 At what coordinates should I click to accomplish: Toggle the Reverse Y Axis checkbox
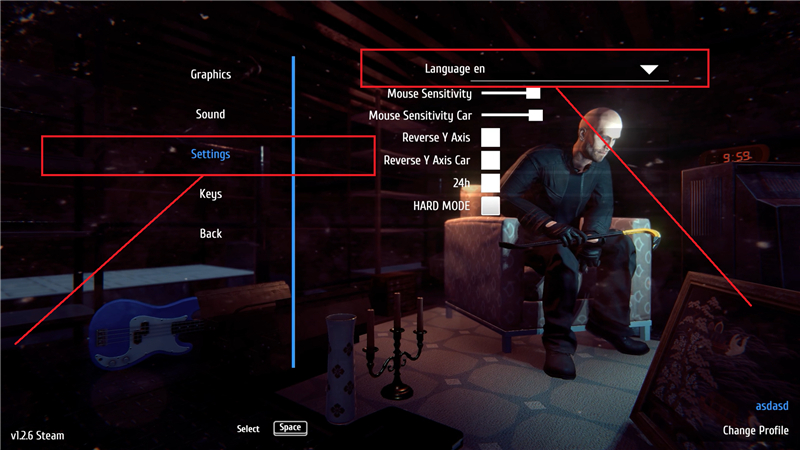tap(490, 137)
